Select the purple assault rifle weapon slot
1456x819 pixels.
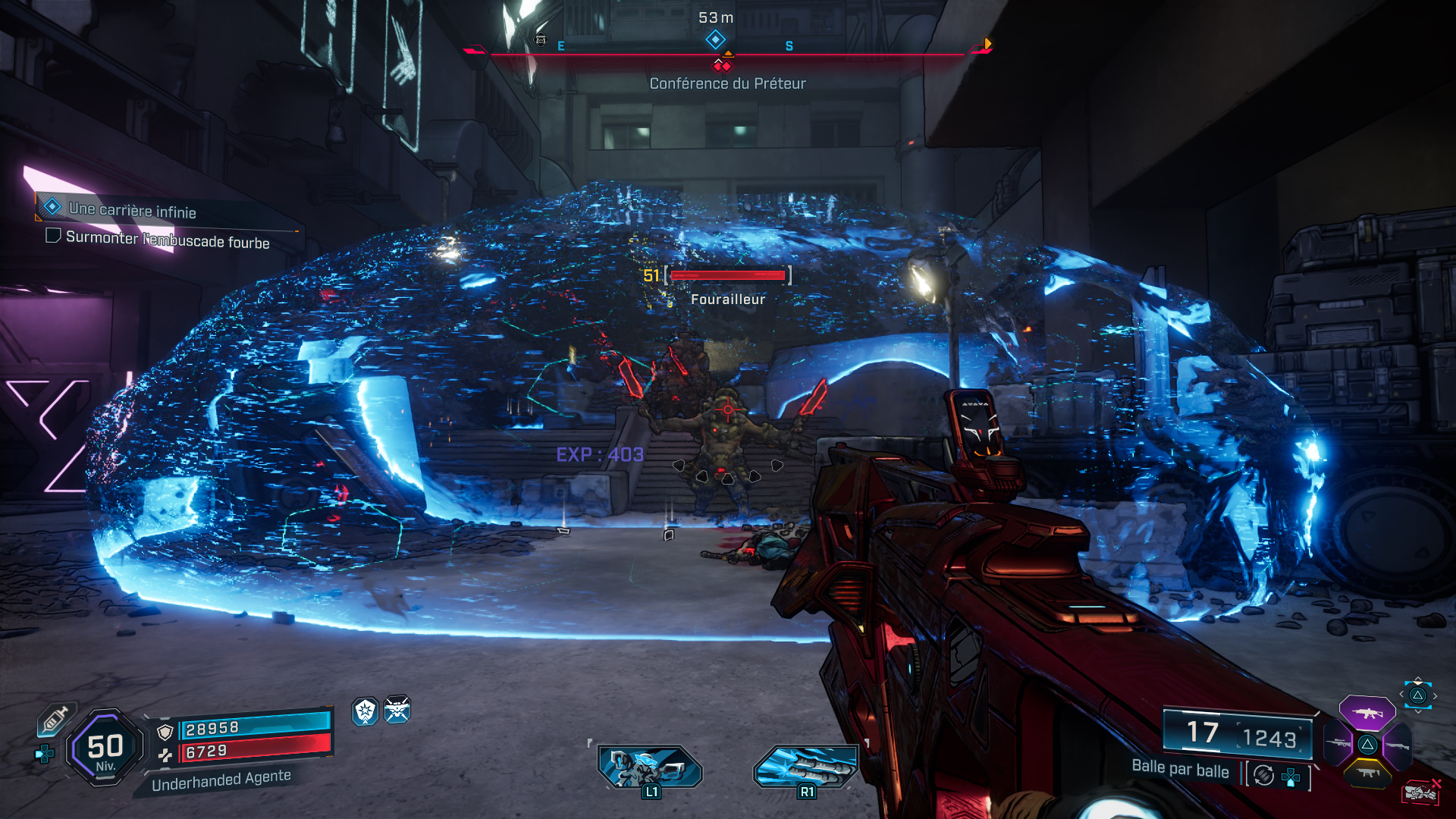click(x=1367, y=713)
